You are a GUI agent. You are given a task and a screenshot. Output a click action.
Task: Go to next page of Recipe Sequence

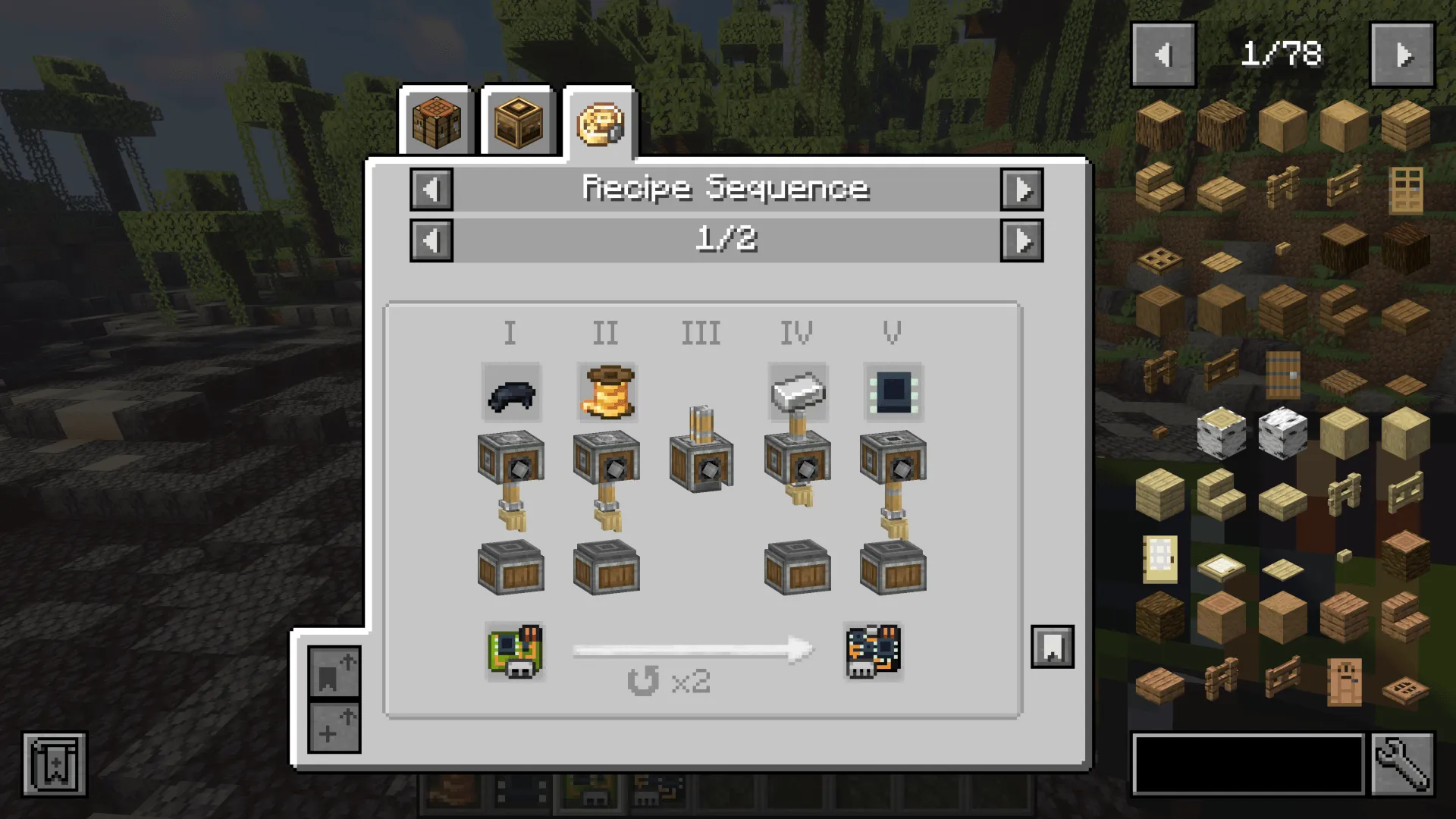[x=1022, y=243]
